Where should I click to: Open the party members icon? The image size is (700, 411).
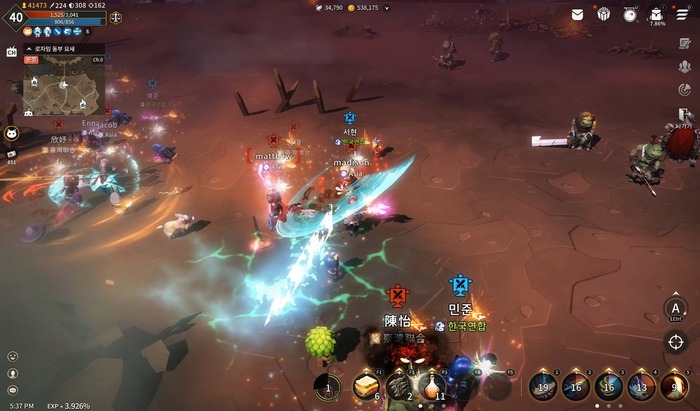click(x=683, y=66)
